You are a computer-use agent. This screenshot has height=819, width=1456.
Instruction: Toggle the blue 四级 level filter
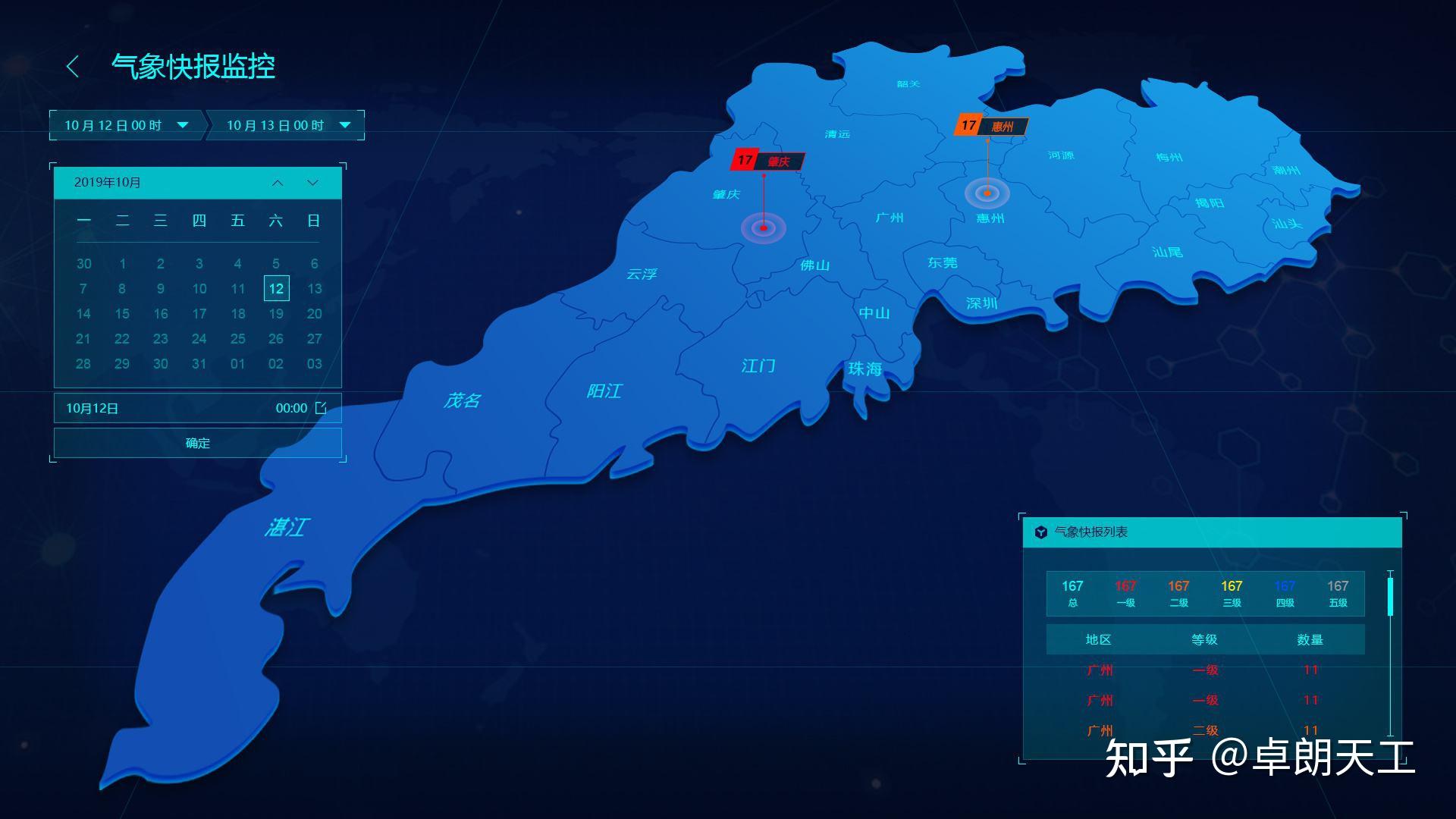[1285, 593]
